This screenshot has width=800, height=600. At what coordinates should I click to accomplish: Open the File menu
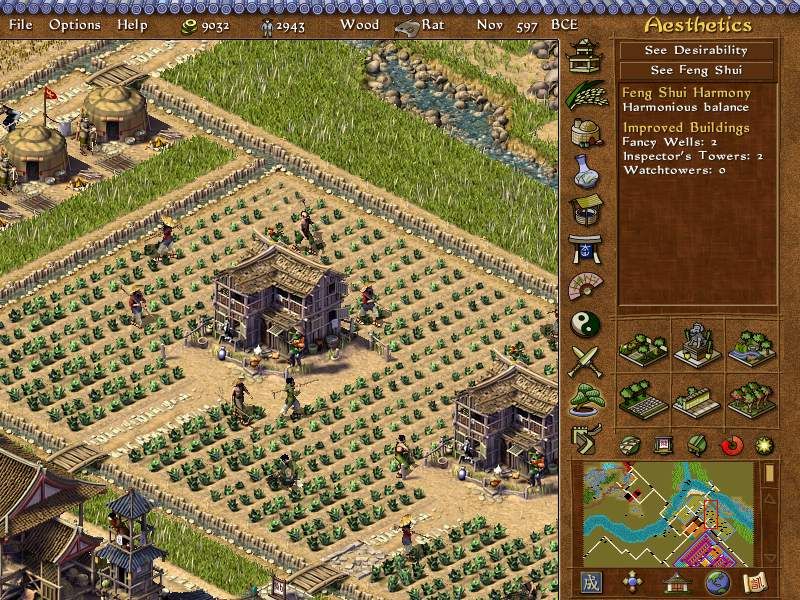click(20, 24)
